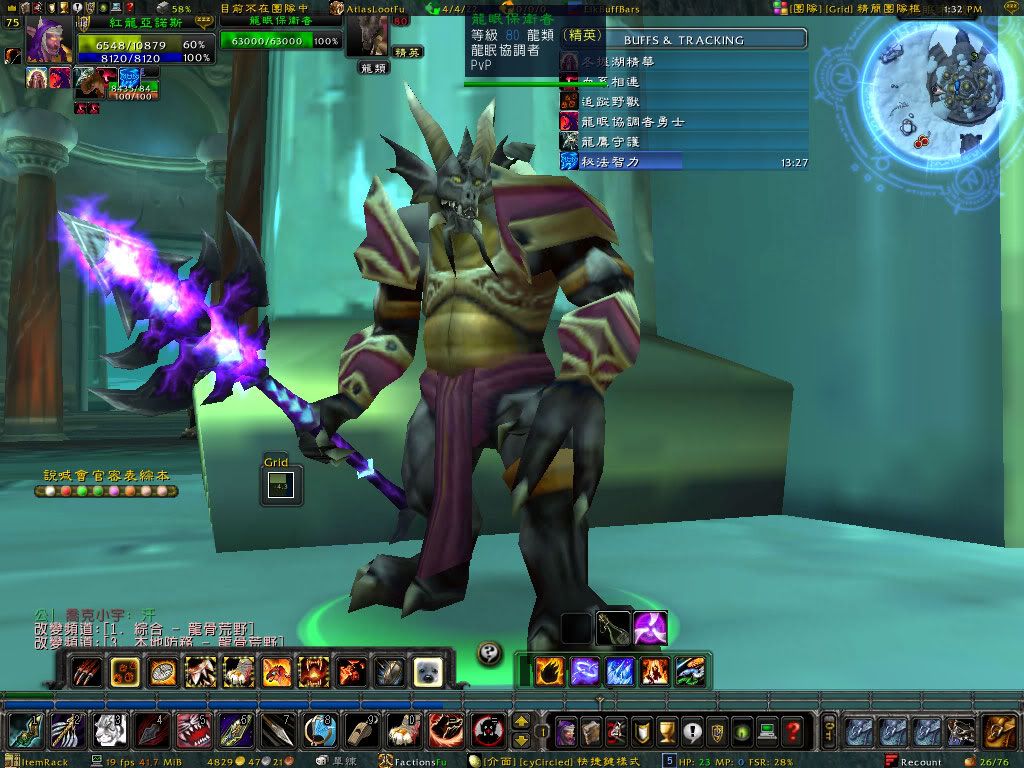Activate the white seal pet ability

tap(429, 672)
